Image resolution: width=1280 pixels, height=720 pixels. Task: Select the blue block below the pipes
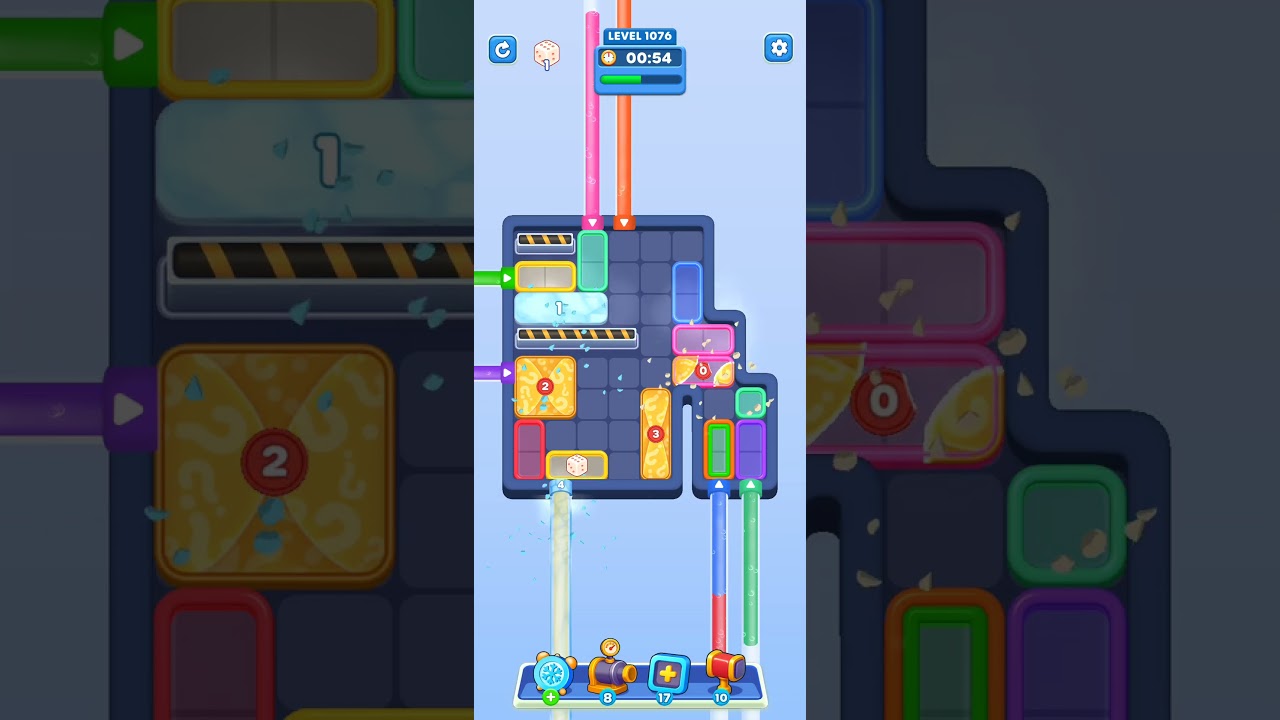(686, 292)
